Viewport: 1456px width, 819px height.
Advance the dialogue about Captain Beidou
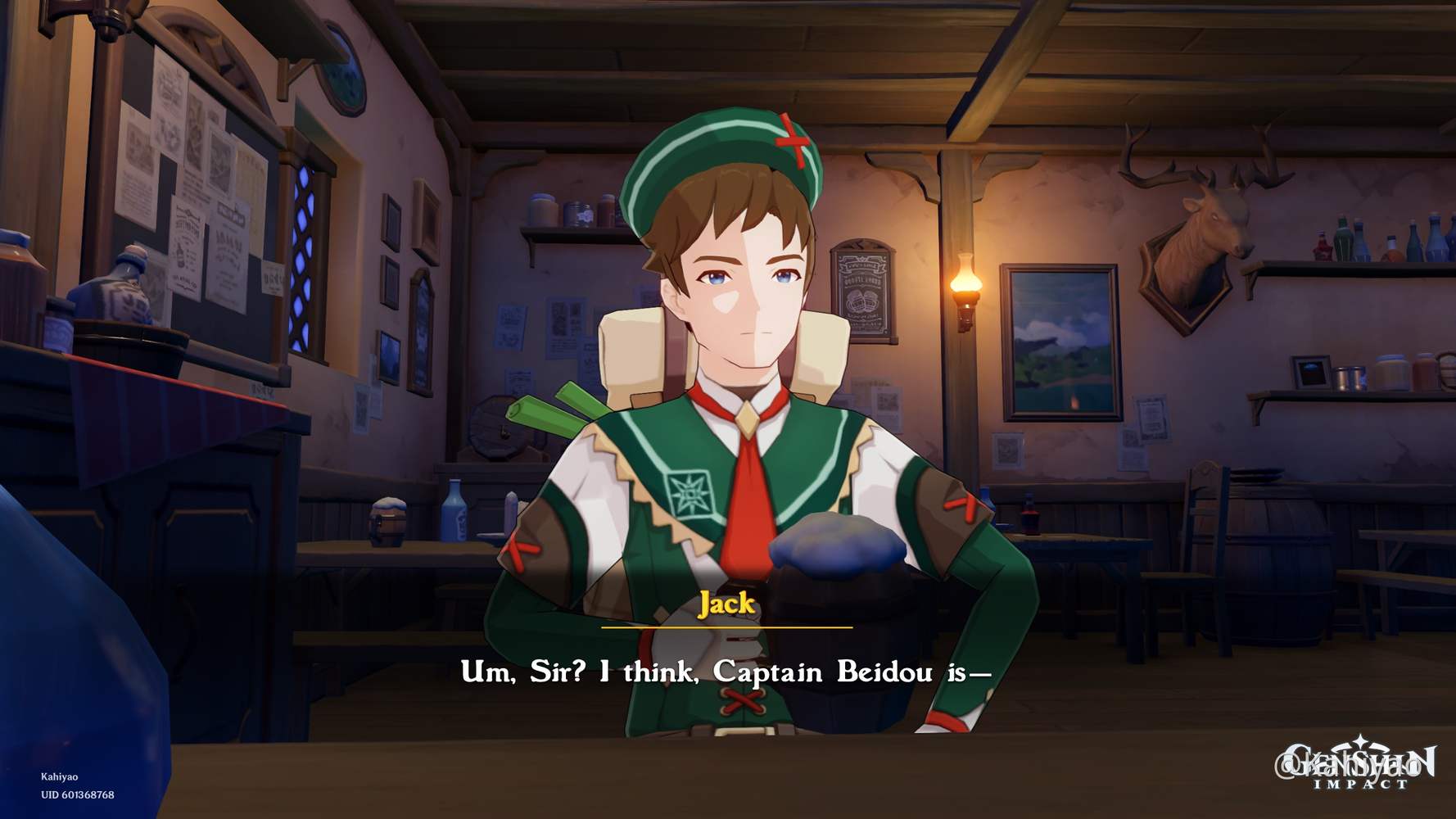(728, 673)
